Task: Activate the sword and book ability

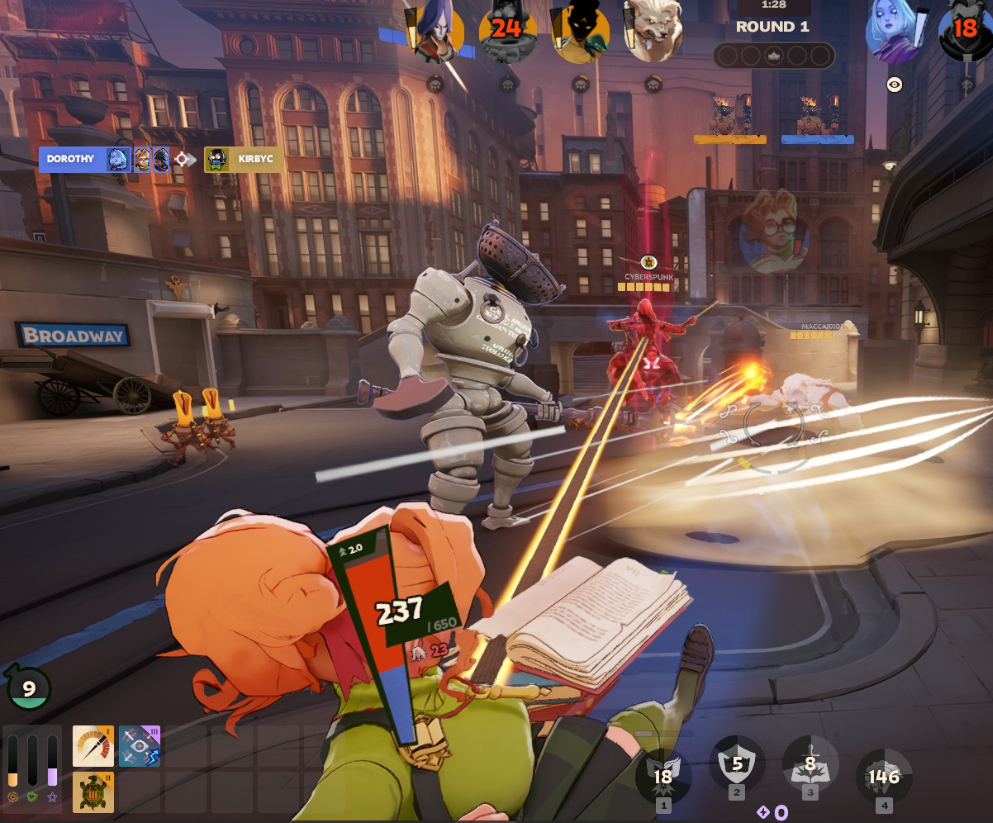Action: tap(810, 768)
